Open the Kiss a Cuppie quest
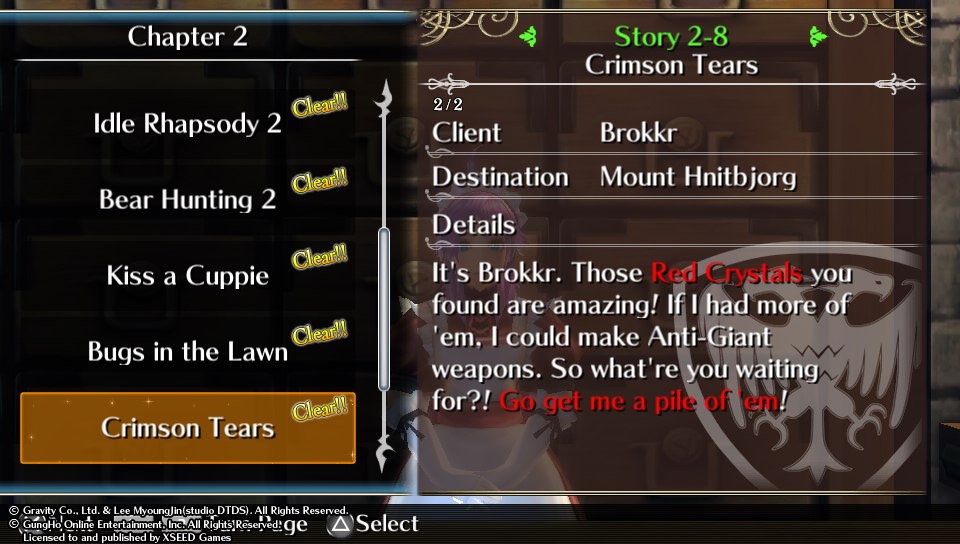960x544 pixels. pyautogui.click(x=187, y=275)
